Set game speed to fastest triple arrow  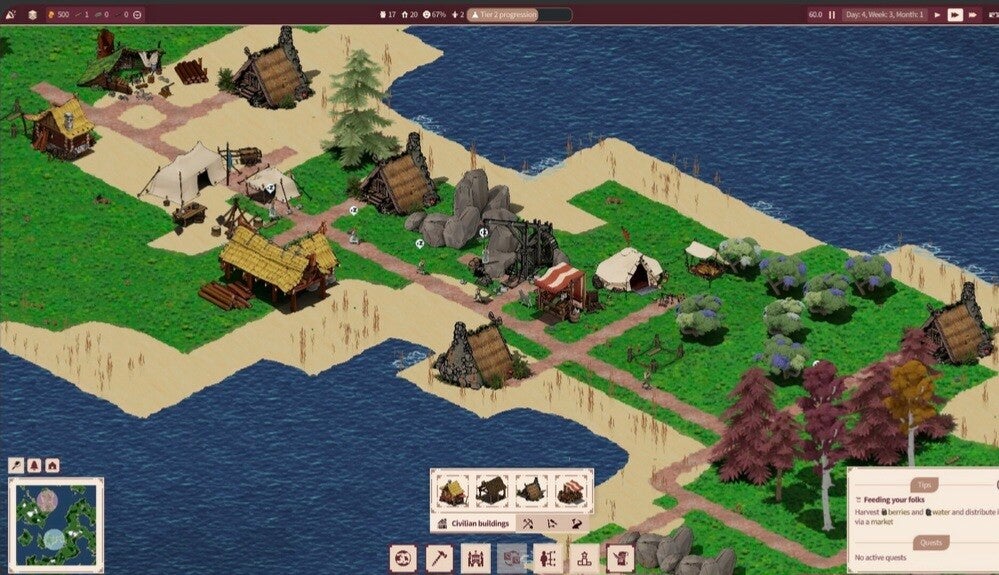pos(973,15)
